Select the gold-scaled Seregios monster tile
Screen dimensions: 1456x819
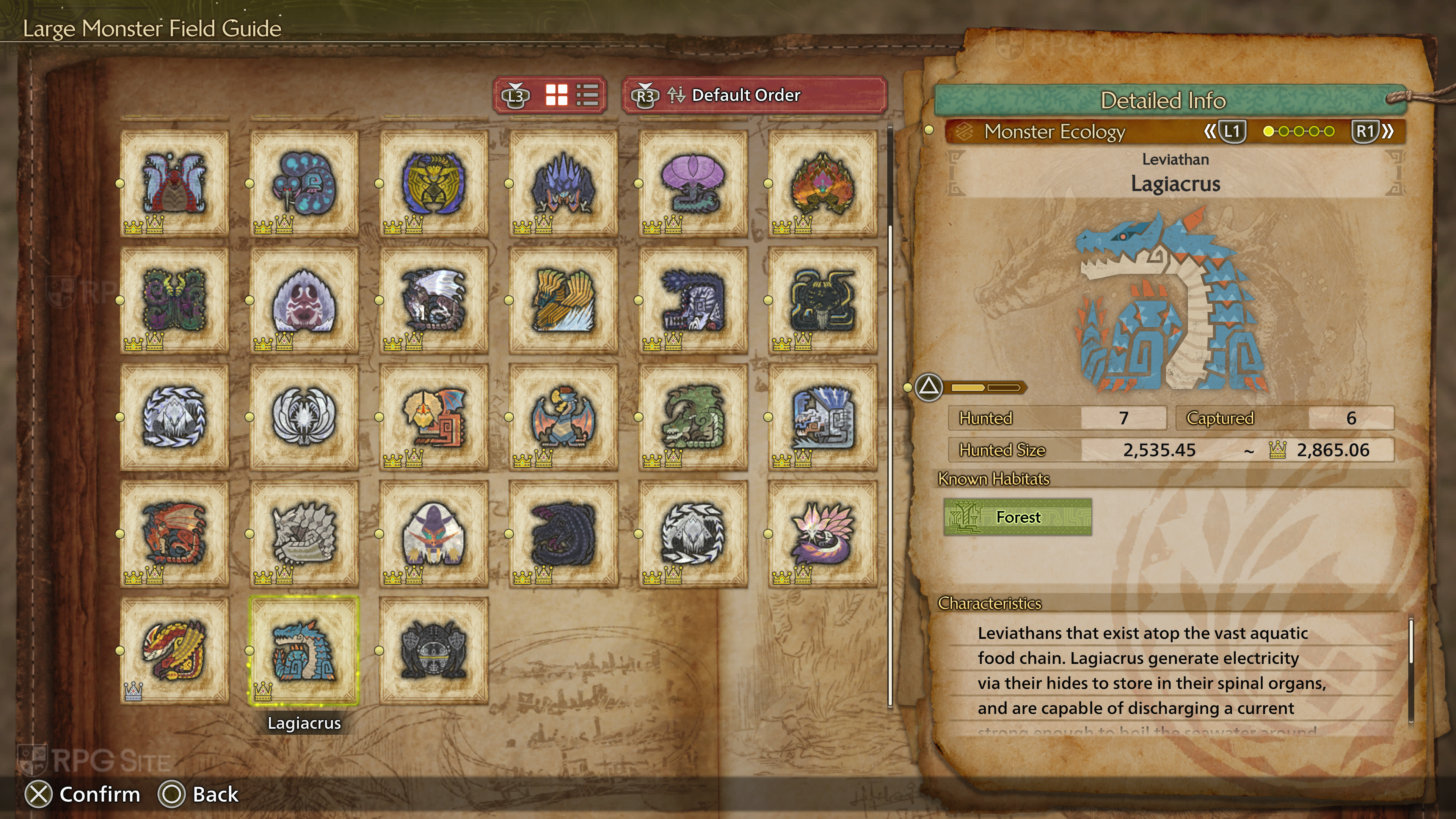pyautogui.click(x=174, y=650)
